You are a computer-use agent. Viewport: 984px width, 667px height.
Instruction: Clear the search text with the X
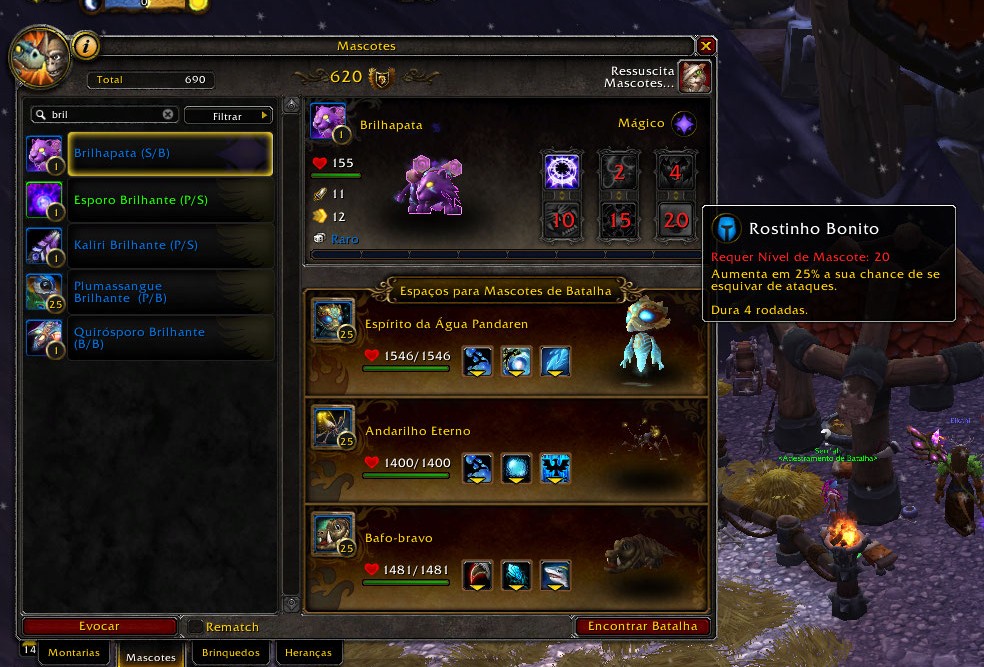click(168, 115)
